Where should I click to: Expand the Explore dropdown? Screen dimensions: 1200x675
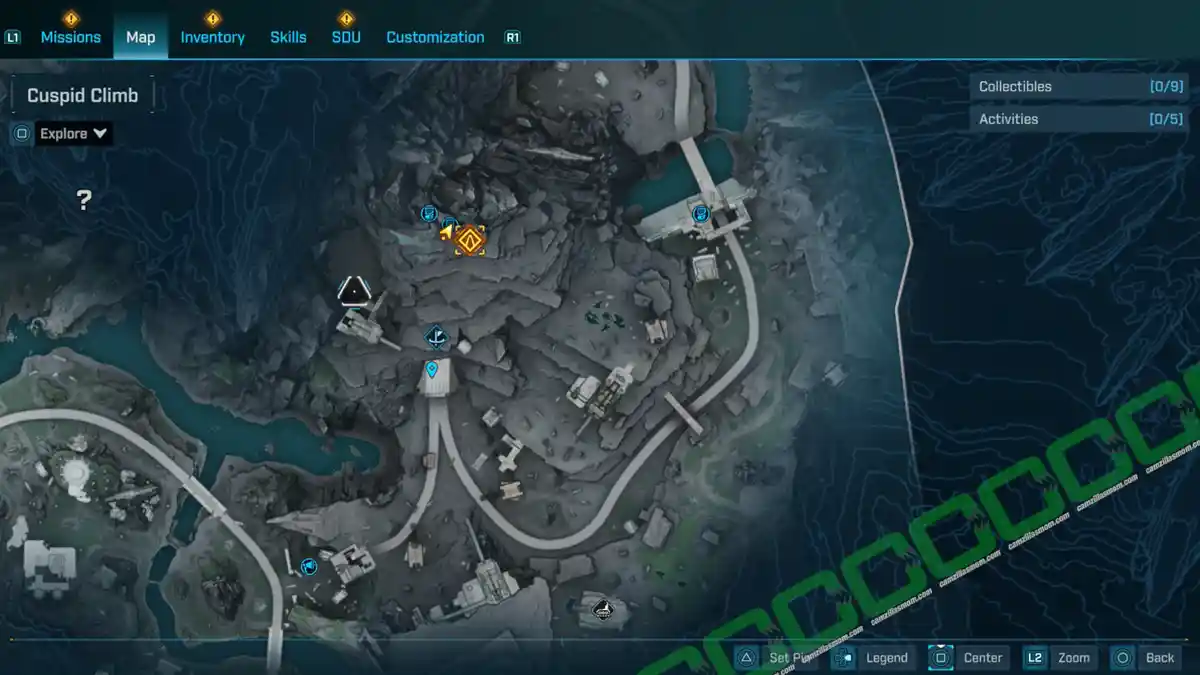(75, 133)
